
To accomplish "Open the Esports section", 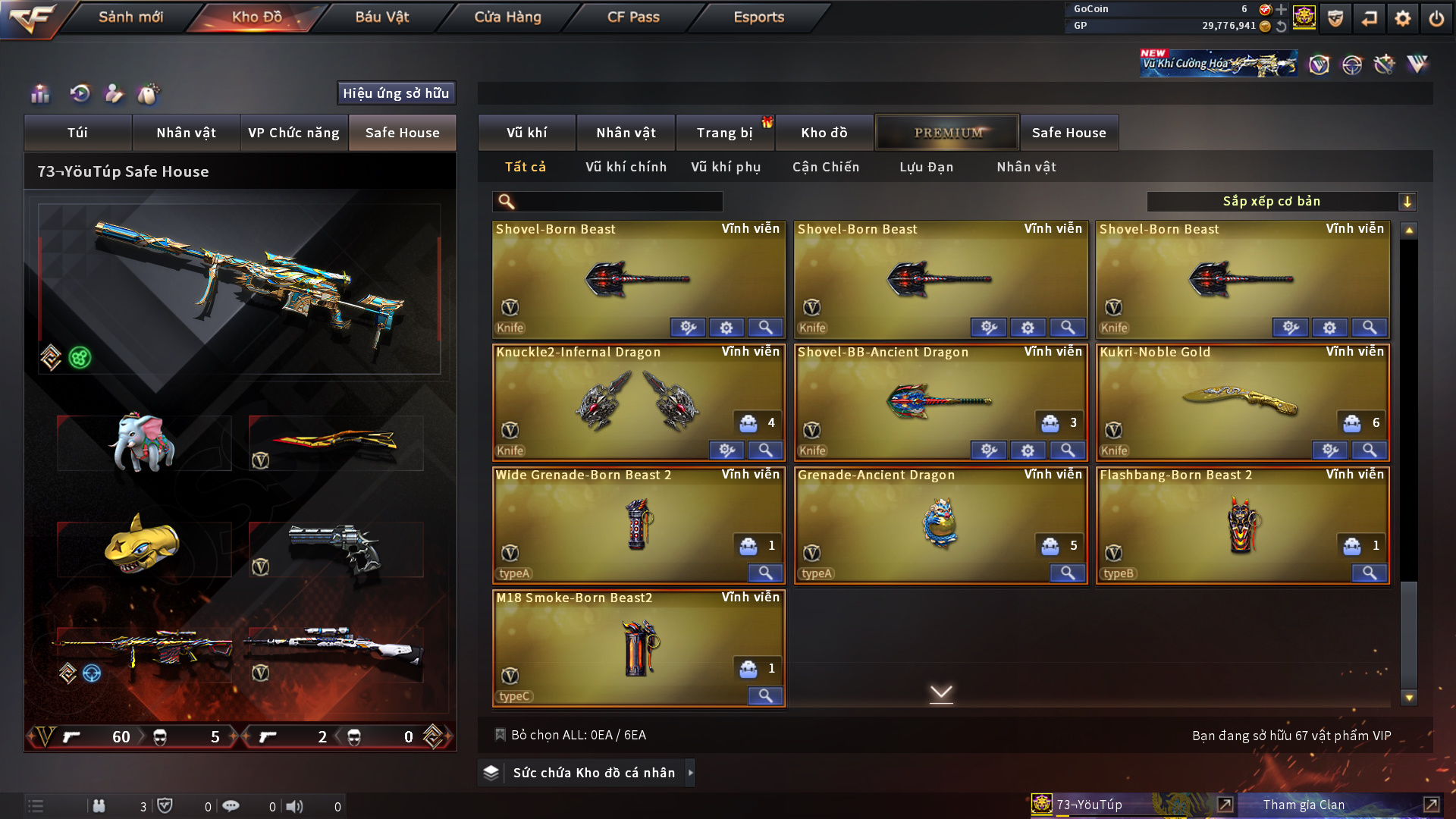I will click(758, 17).
